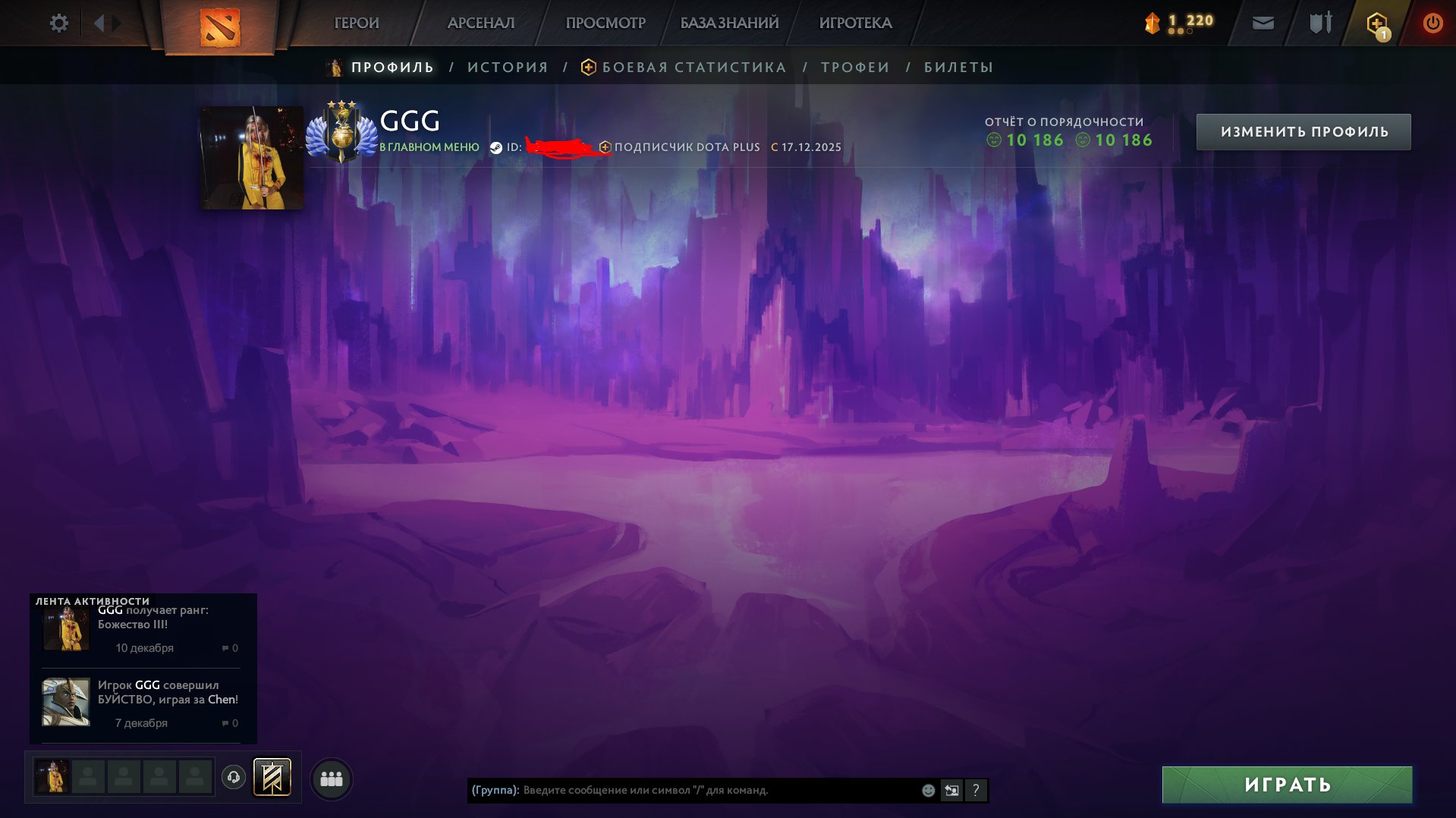Click the help question mark near chat input
The width and height of the screenshot is (1456, 818).
point(976,791)
